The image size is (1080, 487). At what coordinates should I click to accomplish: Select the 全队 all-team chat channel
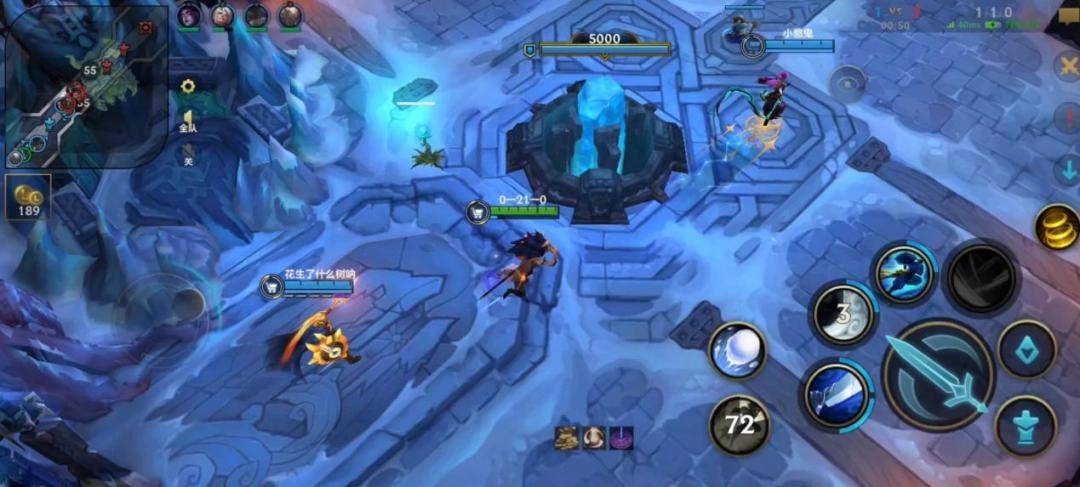pyautogui.click(x=187, y=122)
